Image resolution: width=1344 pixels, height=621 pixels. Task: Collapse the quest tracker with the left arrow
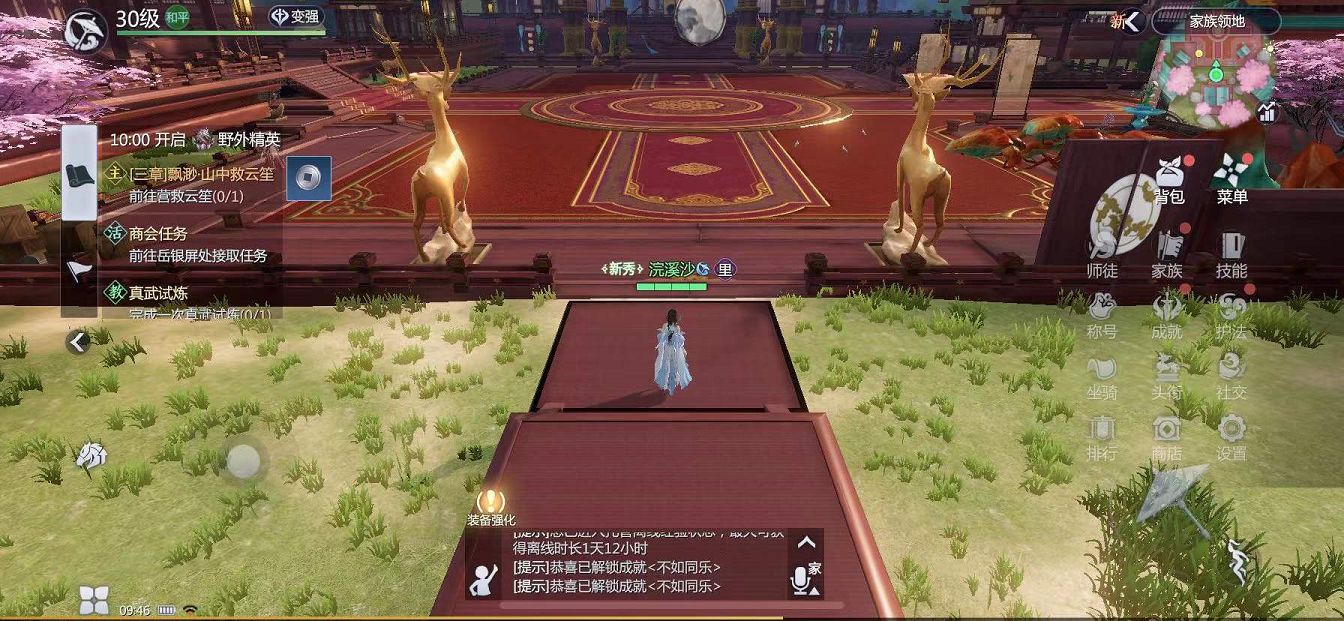78,342
